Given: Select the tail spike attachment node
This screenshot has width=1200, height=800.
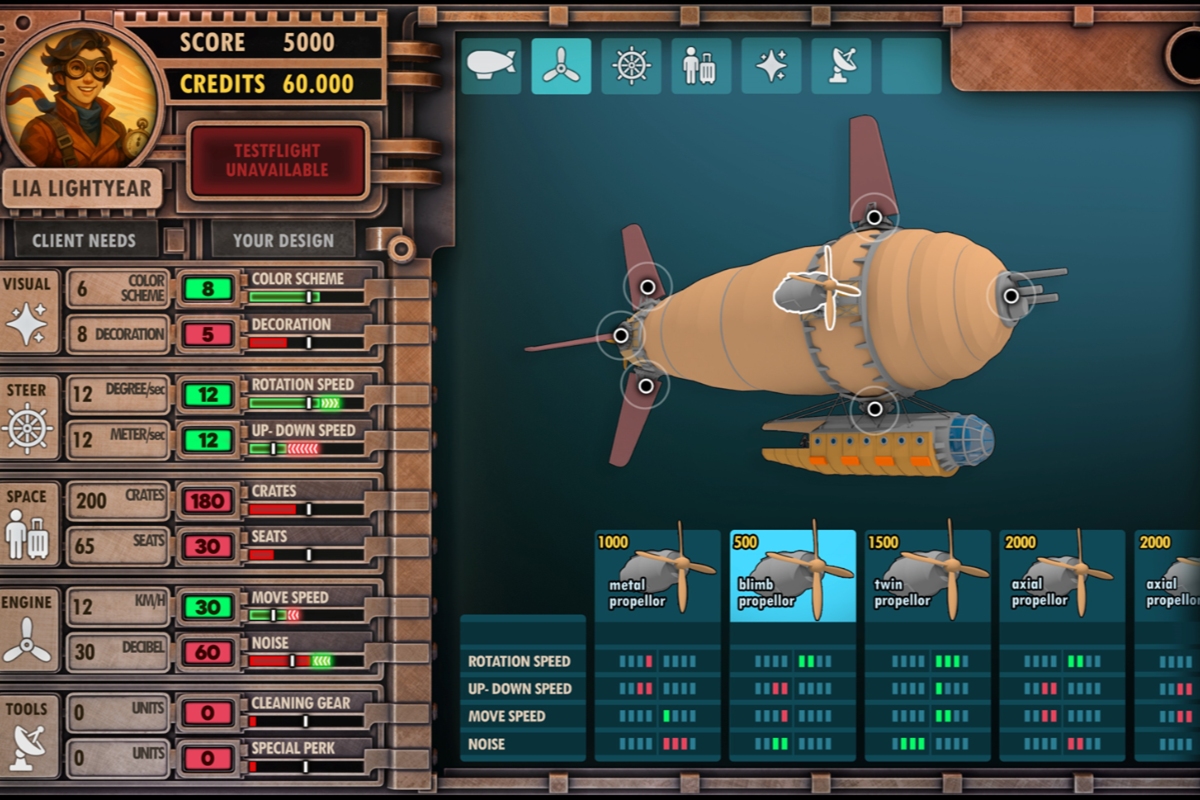Looking at the screenshot, I should coord(621,335).
